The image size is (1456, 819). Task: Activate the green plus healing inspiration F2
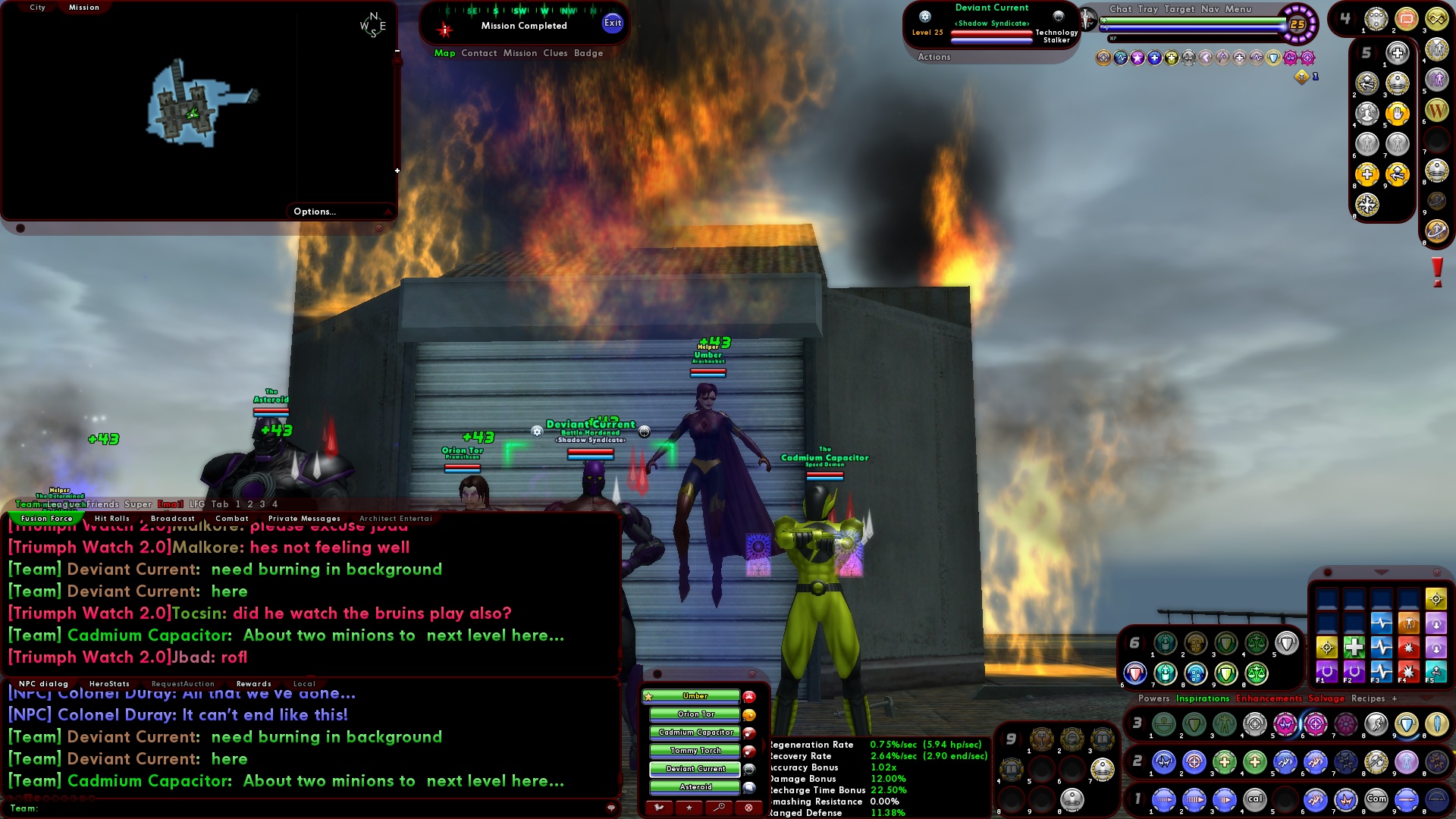[x=1354, y=647]
